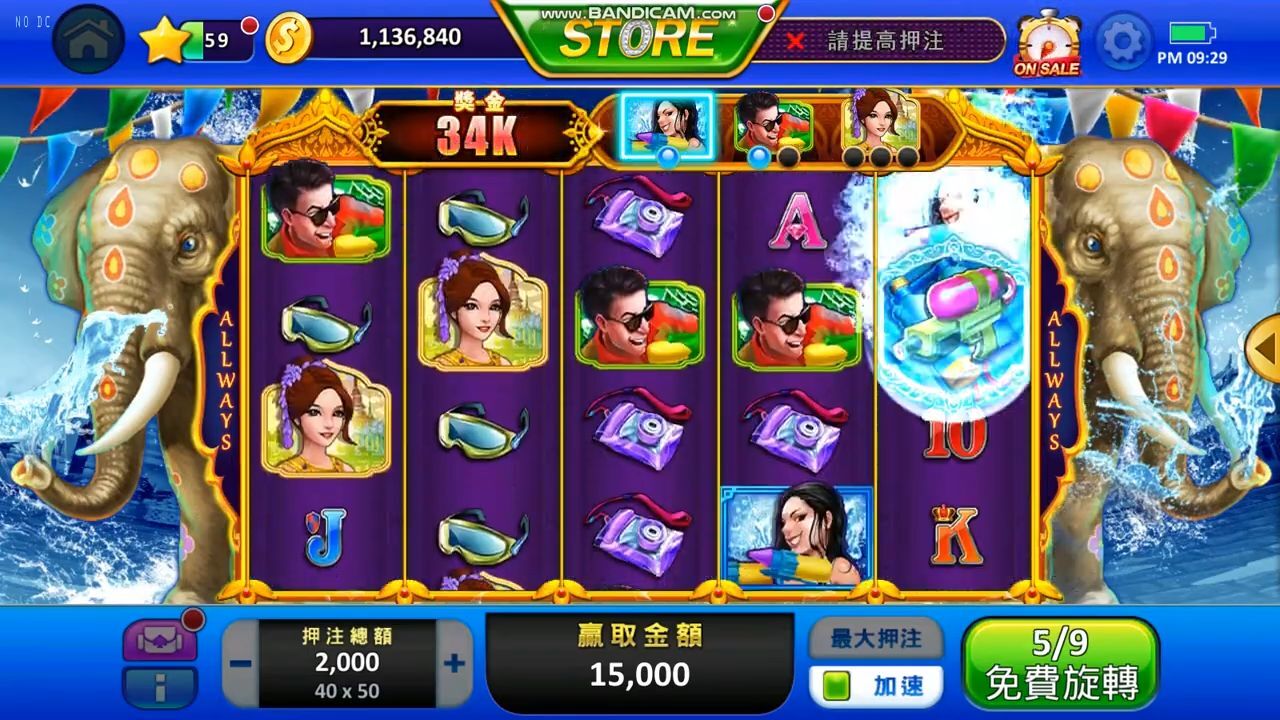Decrease the total bet with minus
The height and width of the screenshot is (720, 1280).
click(x=241, y=663)
